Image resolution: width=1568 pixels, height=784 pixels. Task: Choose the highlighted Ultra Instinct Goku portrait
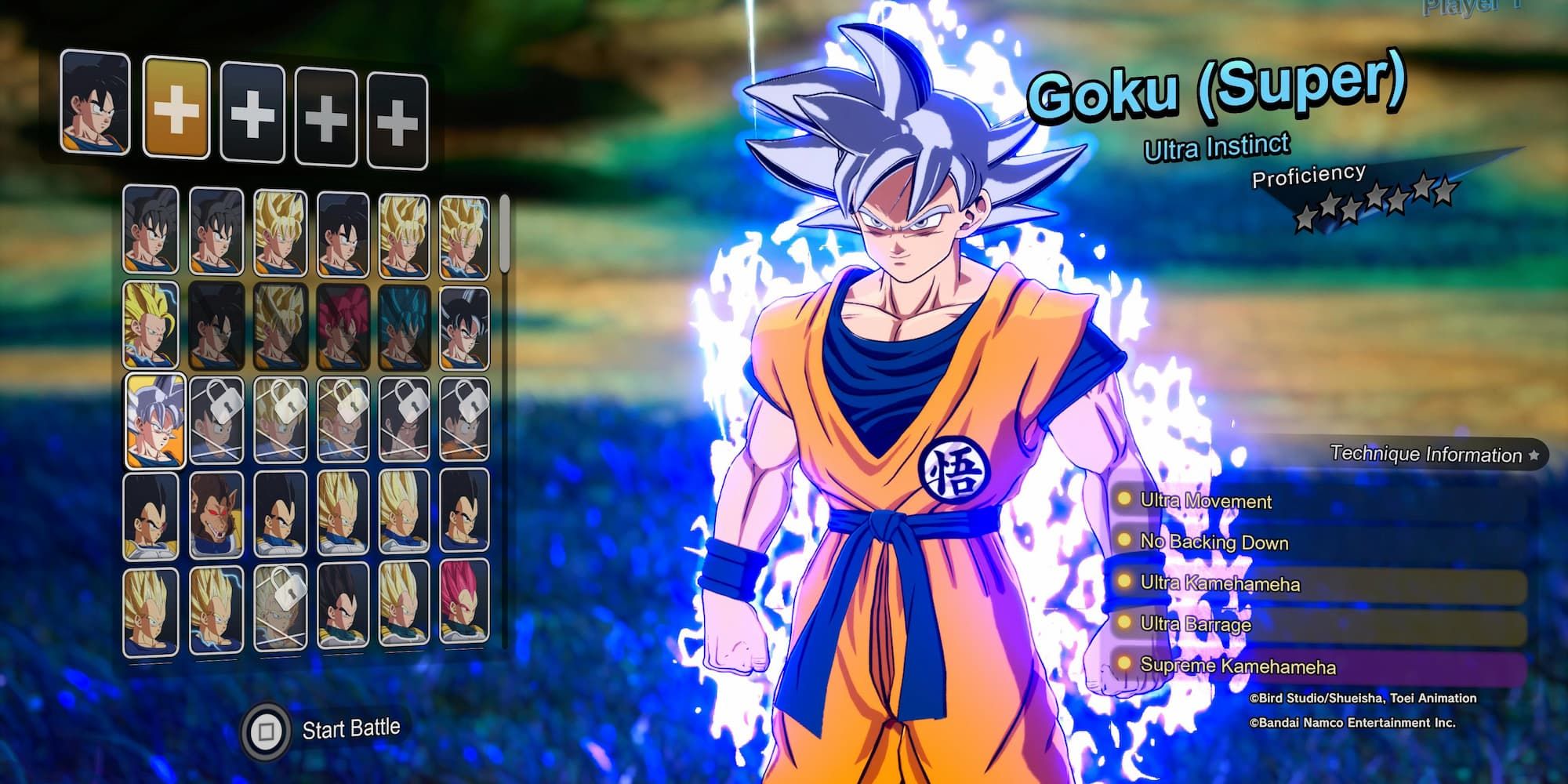coord(156,420)
